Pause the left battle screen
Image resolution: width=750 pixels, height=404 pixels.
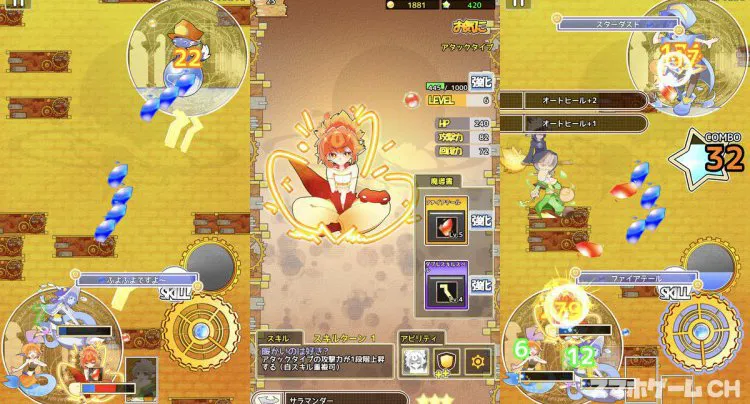click(x=18, y=5)
